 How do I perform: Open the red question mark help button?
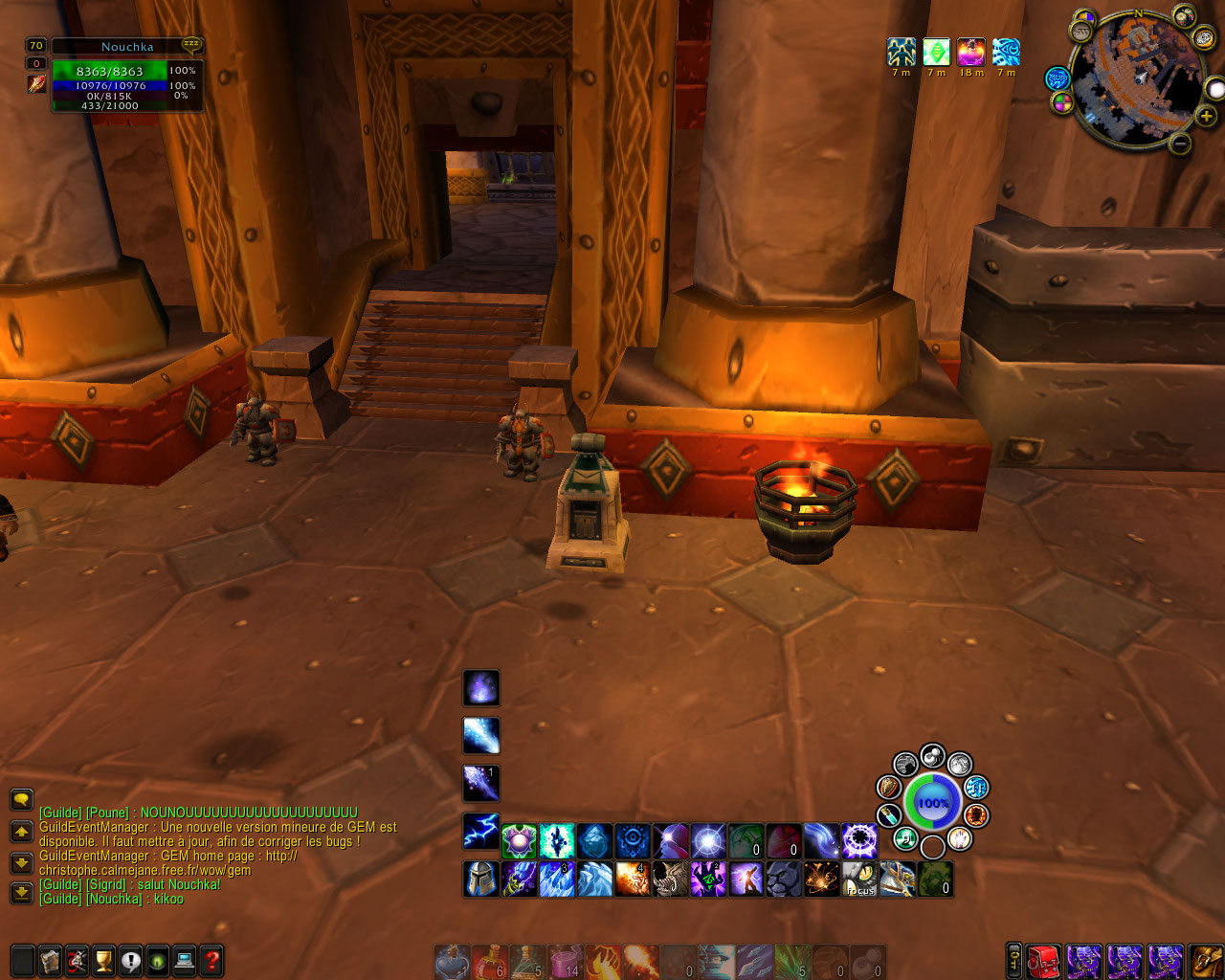click(x=212, y=960)
